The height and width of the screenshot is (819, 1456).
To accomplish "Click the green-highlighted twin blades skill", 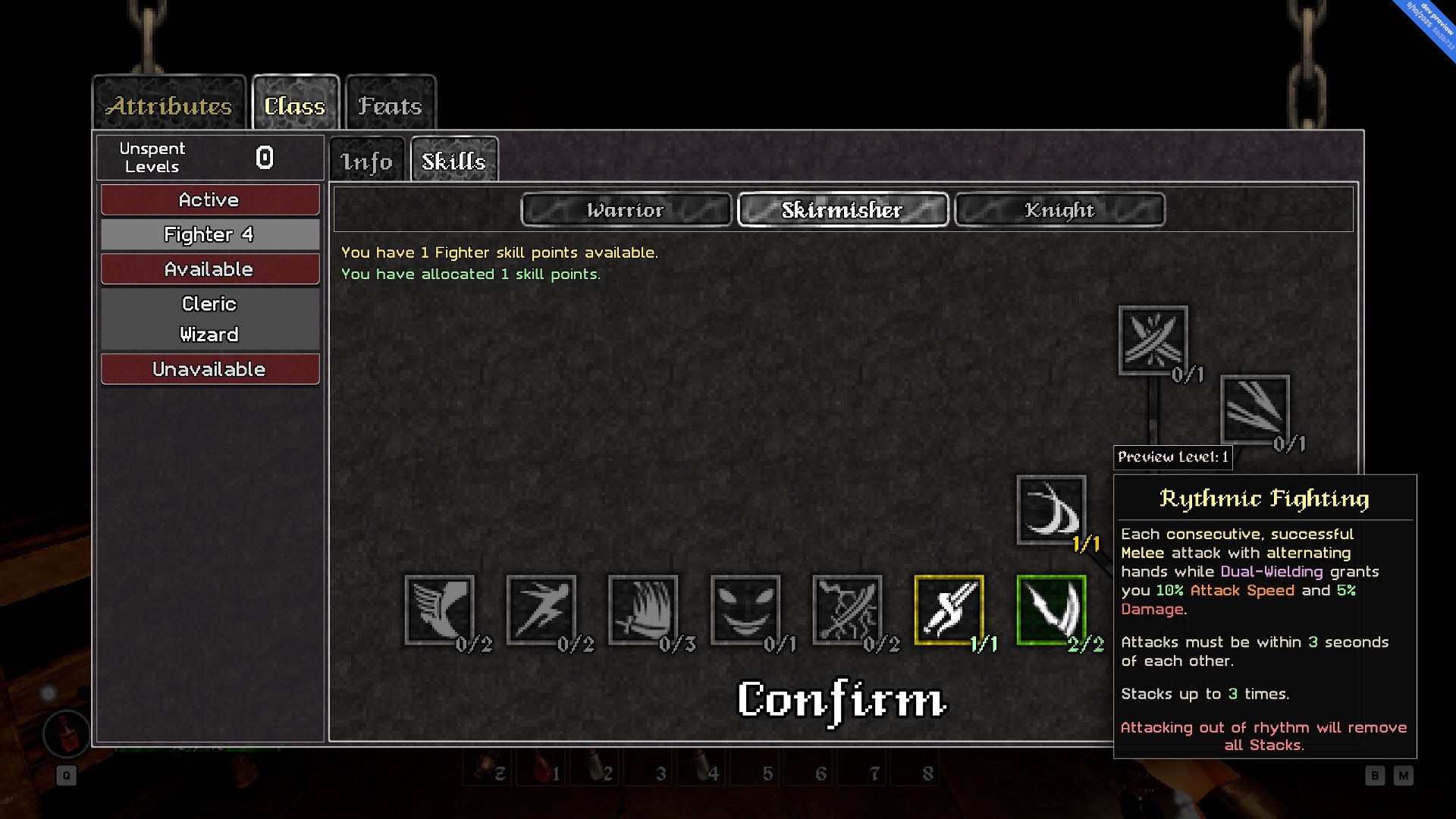I will point(1051,610).
